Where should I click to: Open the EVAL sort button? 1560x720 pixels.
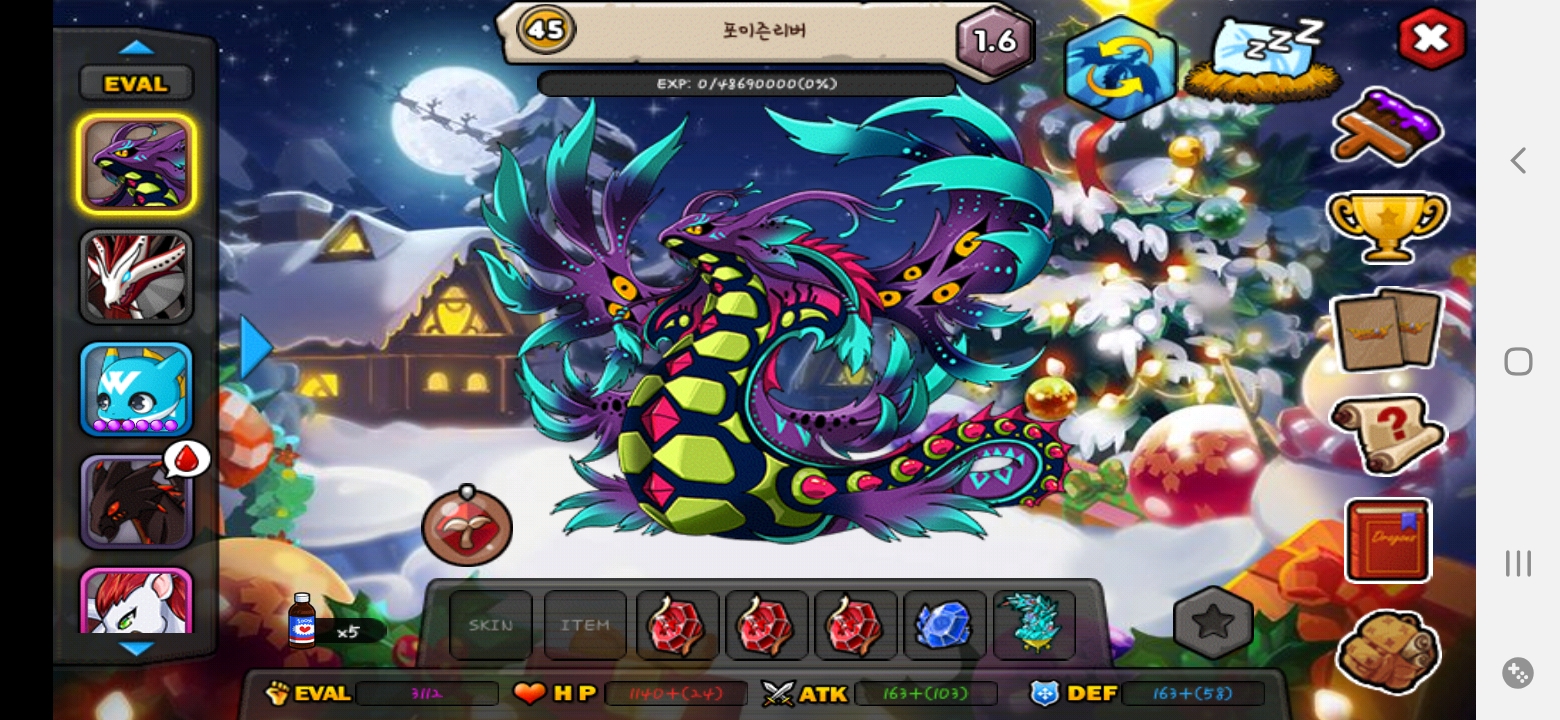point(136,84)
